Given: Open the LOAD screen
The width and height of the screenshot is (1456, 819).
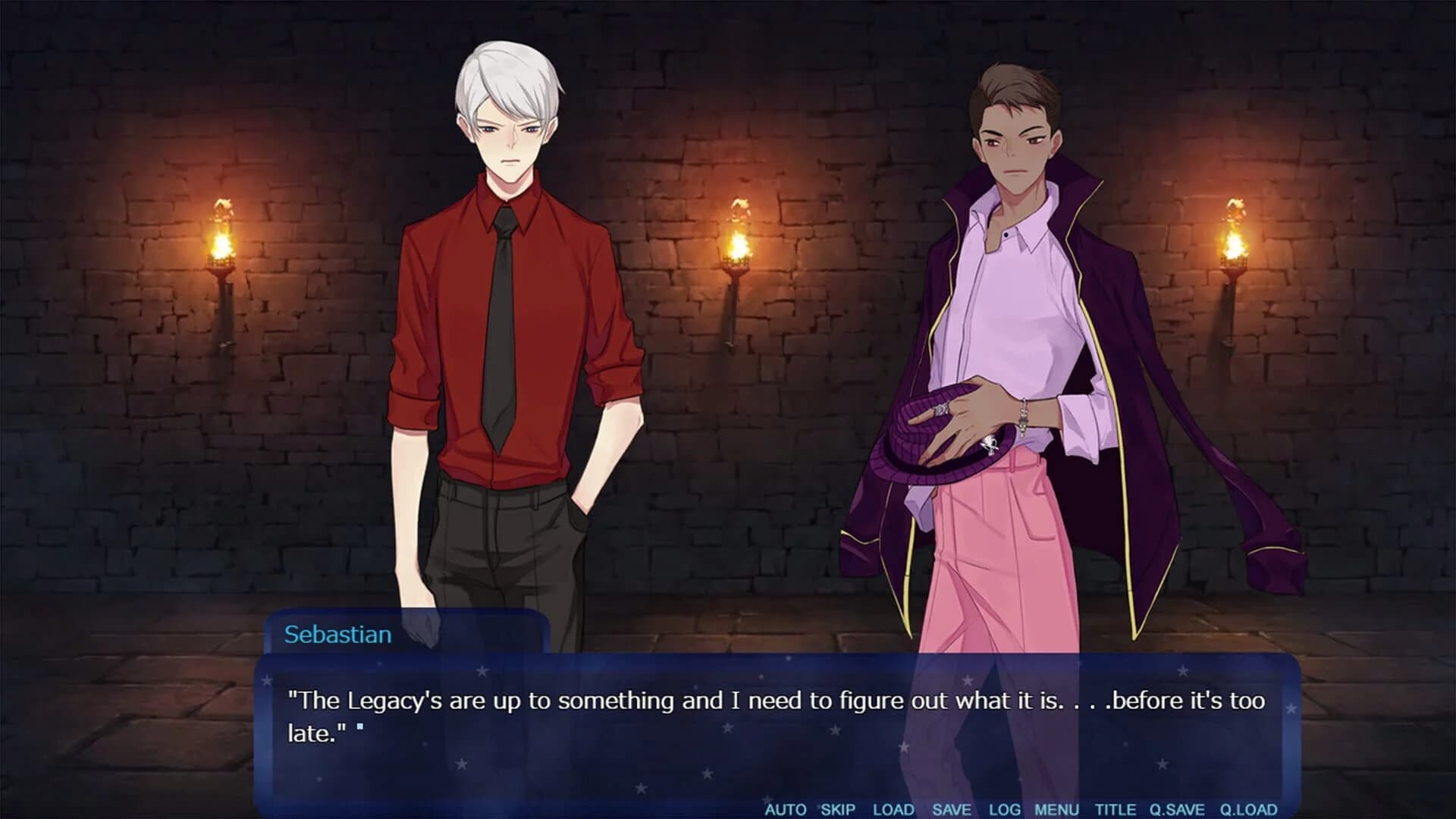Looking at the screenshot, I should pos(893,809).
